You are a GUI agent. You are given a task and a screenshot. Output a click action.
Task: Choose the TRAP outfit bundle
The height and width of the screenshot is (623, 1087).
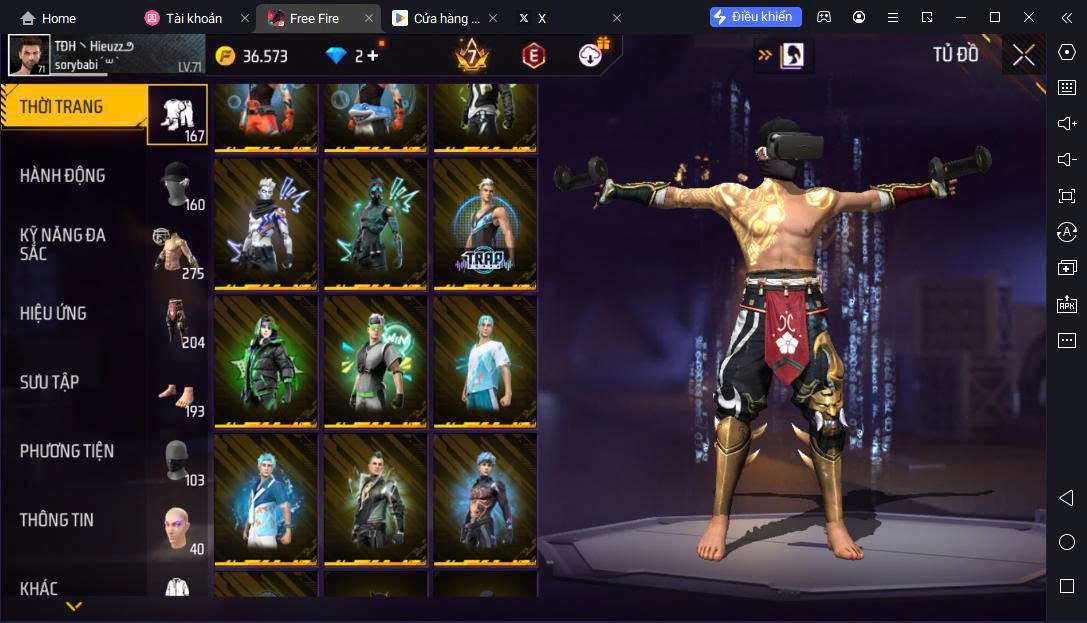[484, 224]
